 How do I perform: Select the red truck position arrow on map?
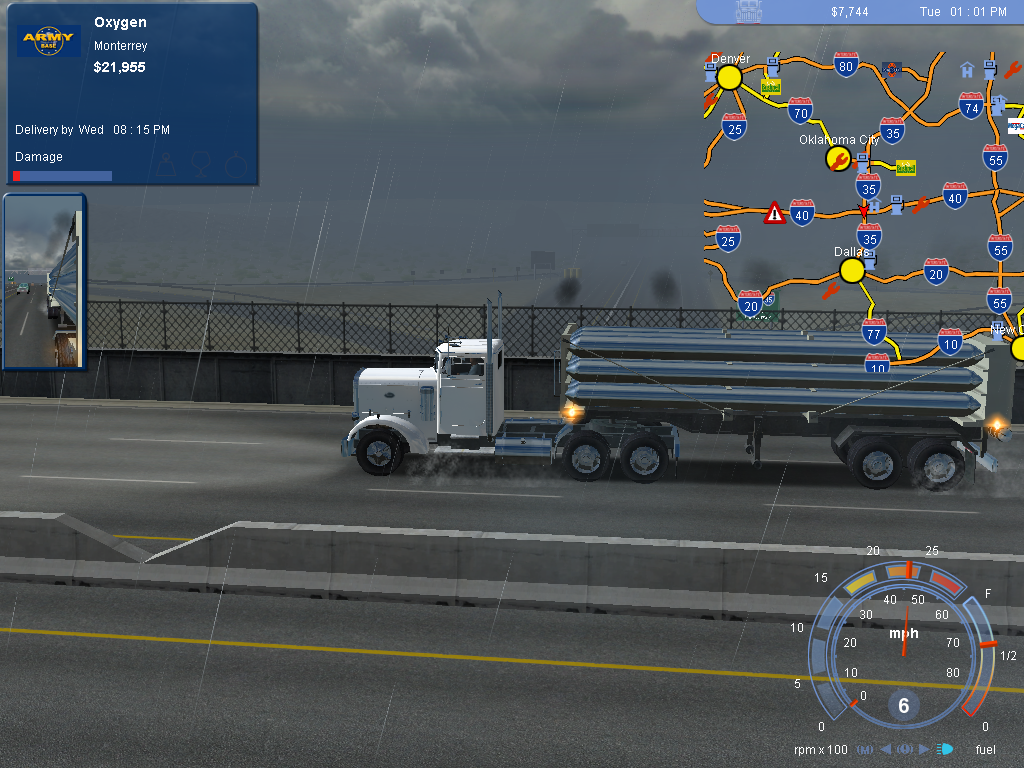point(864,212)
